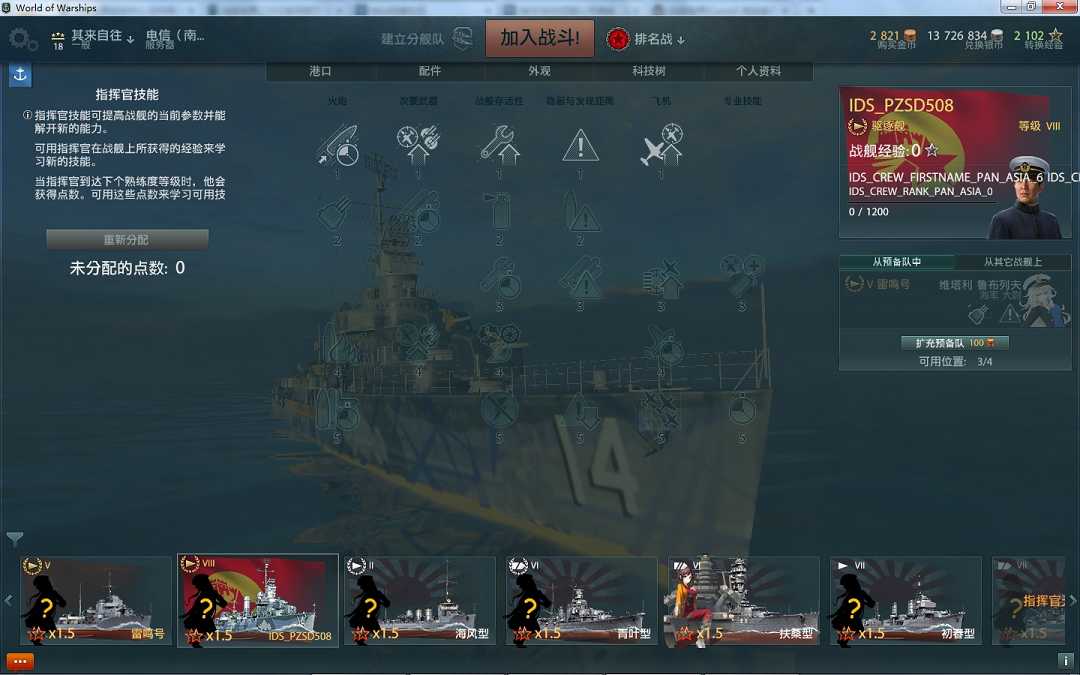Select the 从其它战舰上 commander tab

1012,262
